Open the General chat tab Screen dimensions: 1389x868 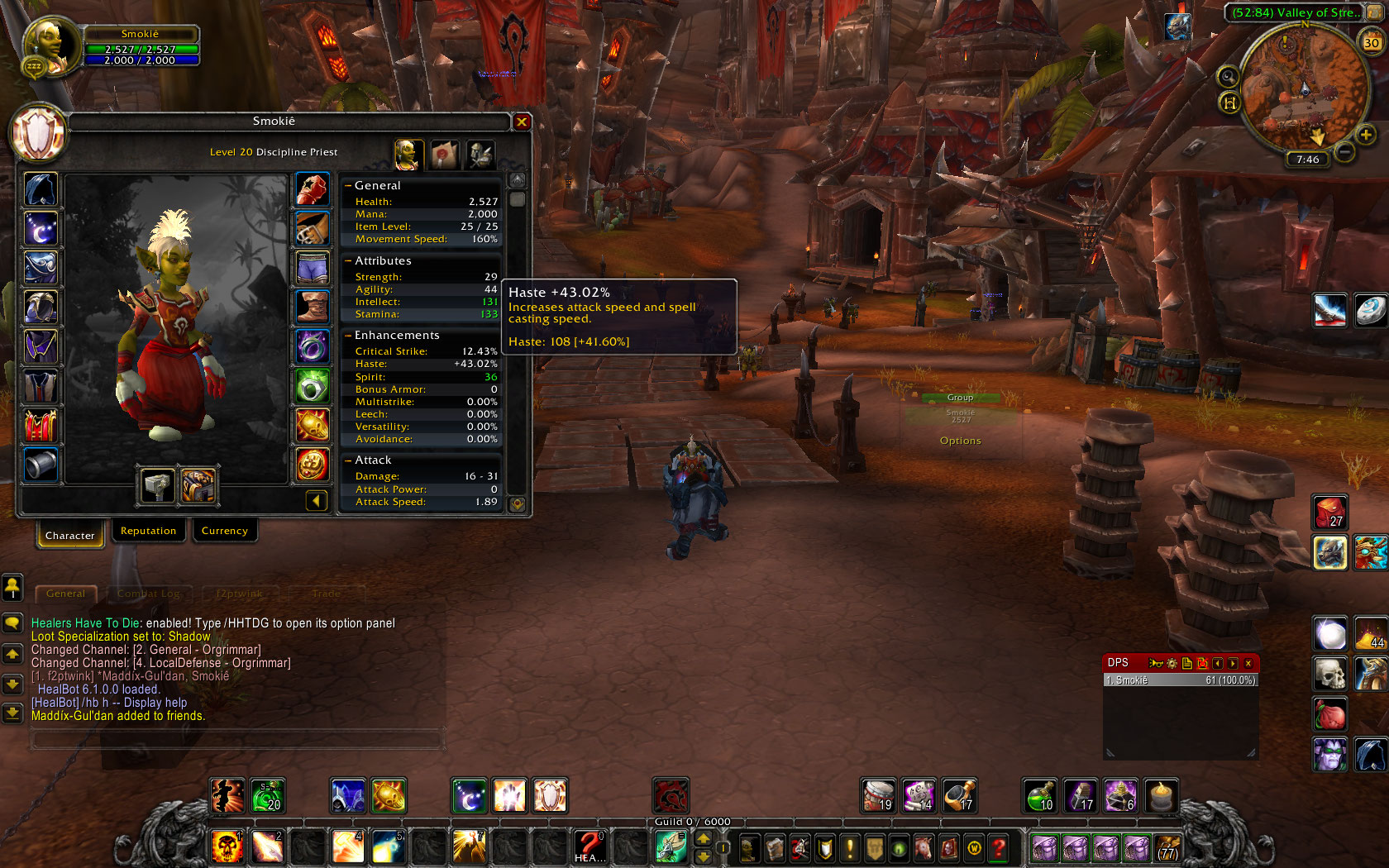[x=65, y=594]
